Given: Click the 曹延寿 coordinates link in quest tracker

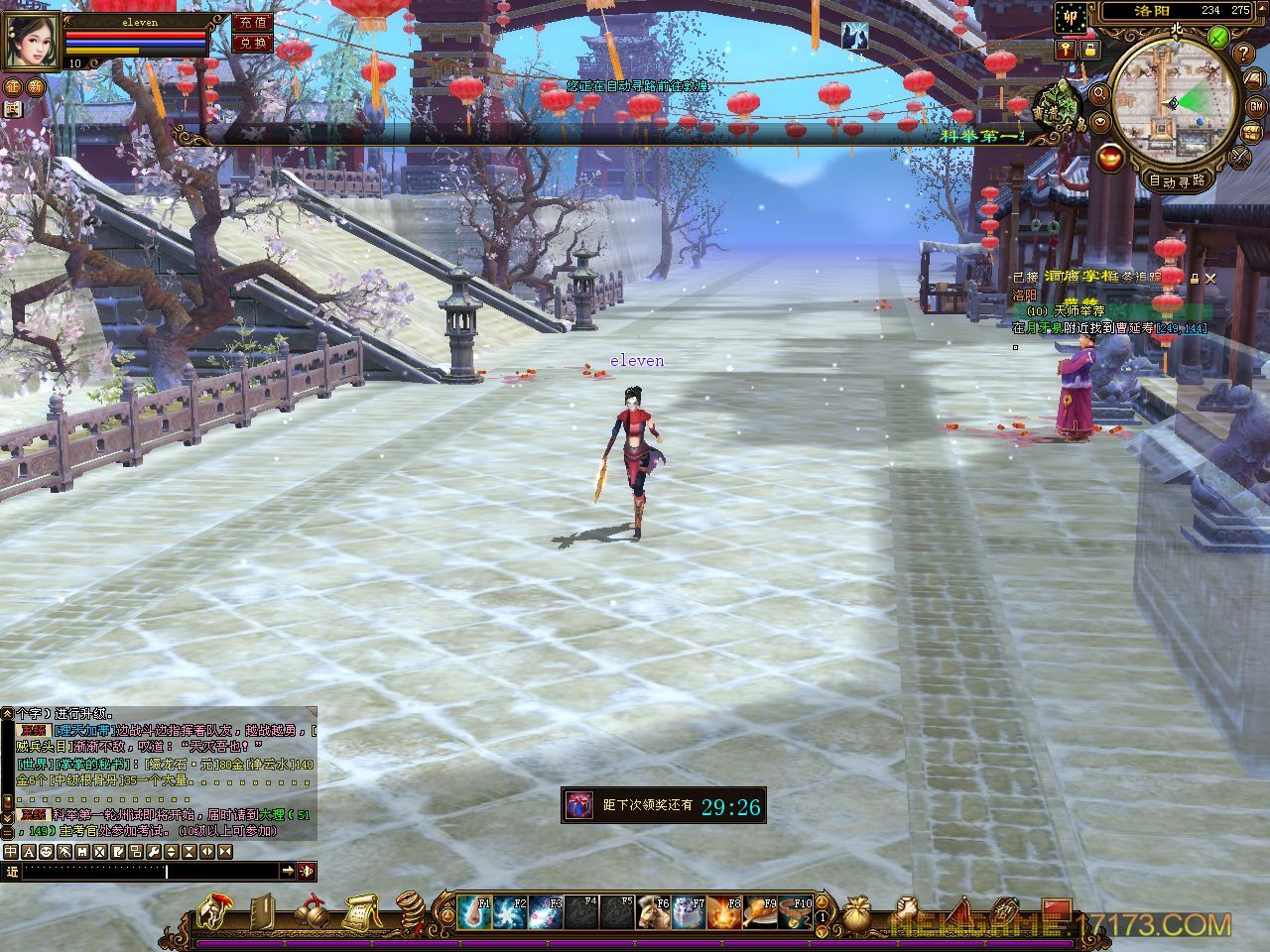Looking at the screenshot, I should pyautogui.click(x=1179, y=328).
